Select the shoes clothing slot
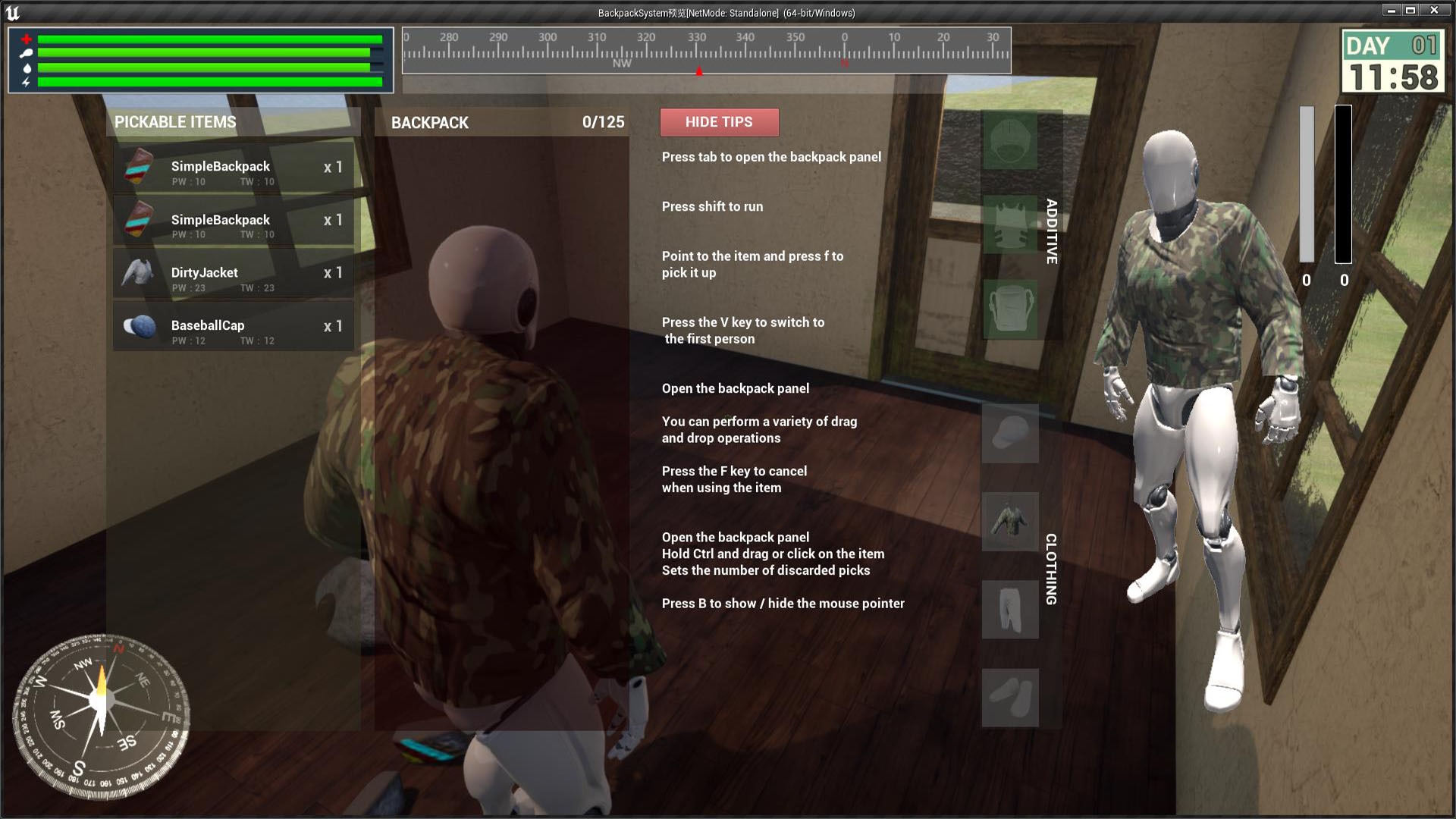This screenshot has width=1456, height=819. (x=1009, y=697)
